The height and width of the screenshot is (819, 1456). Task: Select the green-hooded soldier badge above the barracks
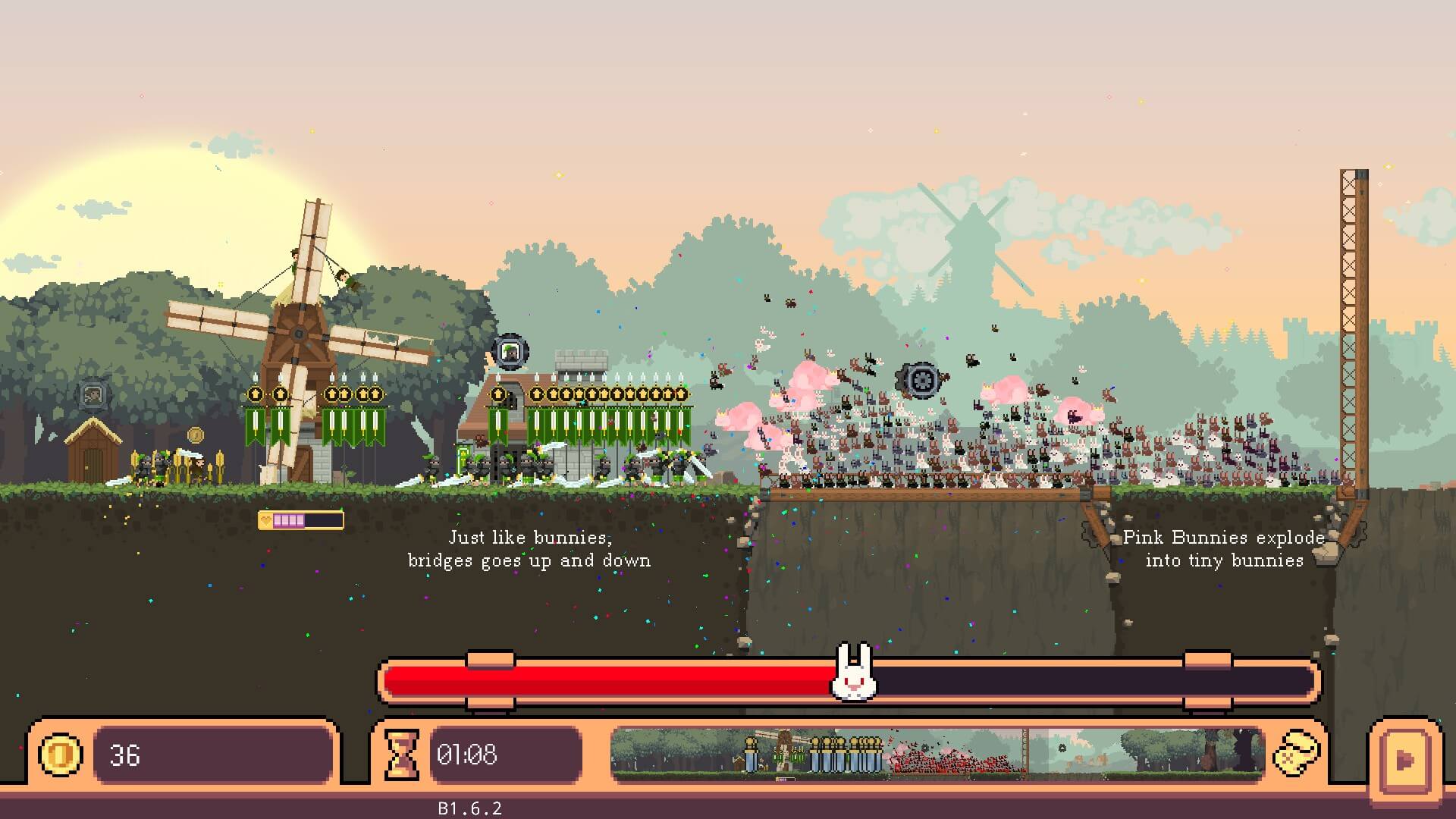pyautogui.click(x=510, y=352)
